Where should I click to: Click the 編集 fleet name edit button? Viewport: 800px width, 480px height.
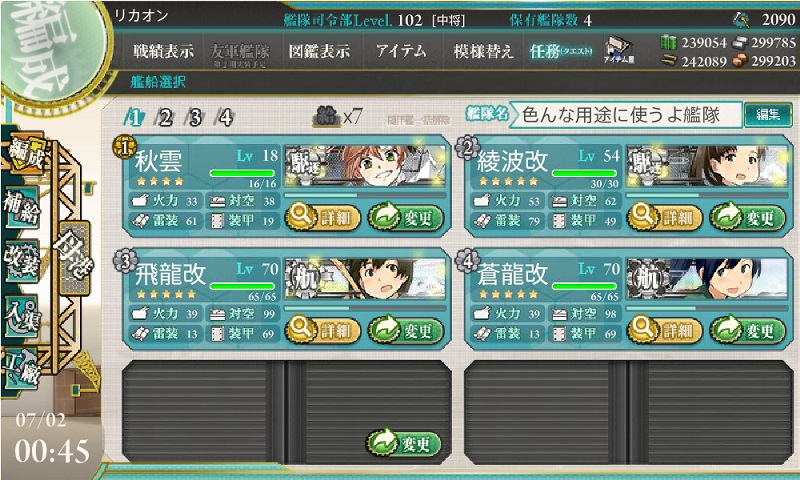768,115
